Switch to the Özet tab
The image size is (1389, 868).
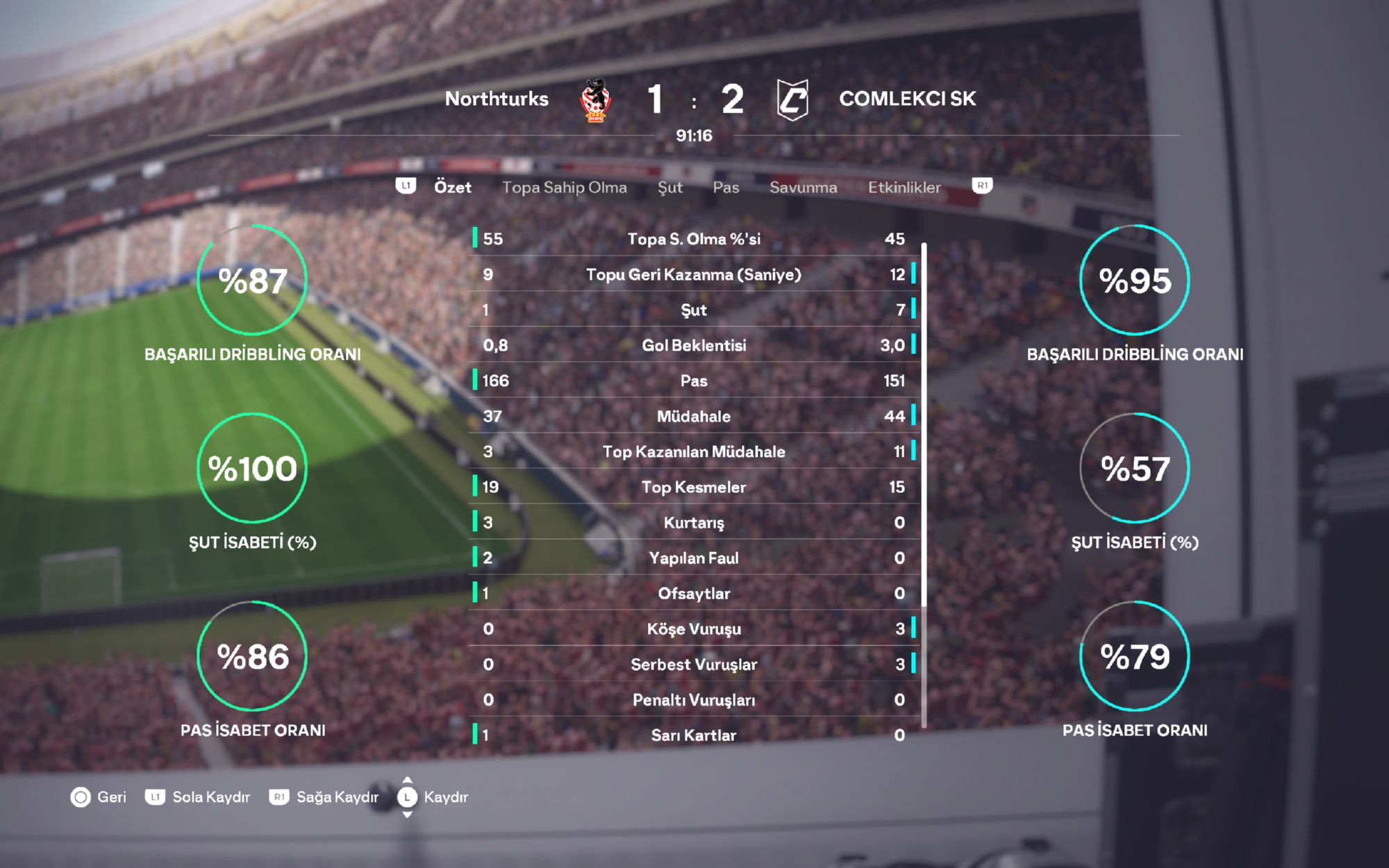point(452,187)
